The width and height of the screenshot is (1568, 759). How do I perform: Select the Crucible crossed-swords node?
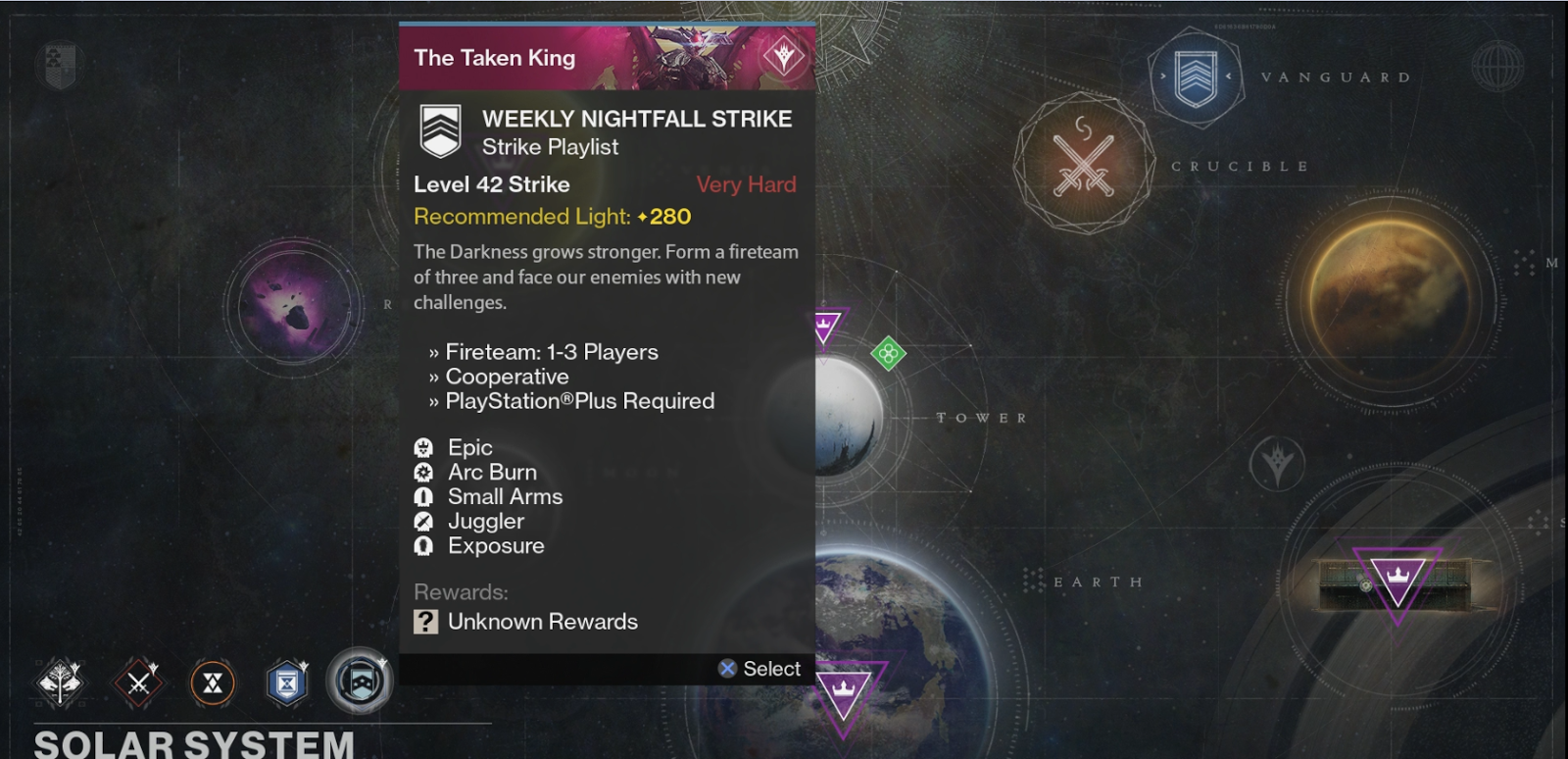click(1083, 163)
